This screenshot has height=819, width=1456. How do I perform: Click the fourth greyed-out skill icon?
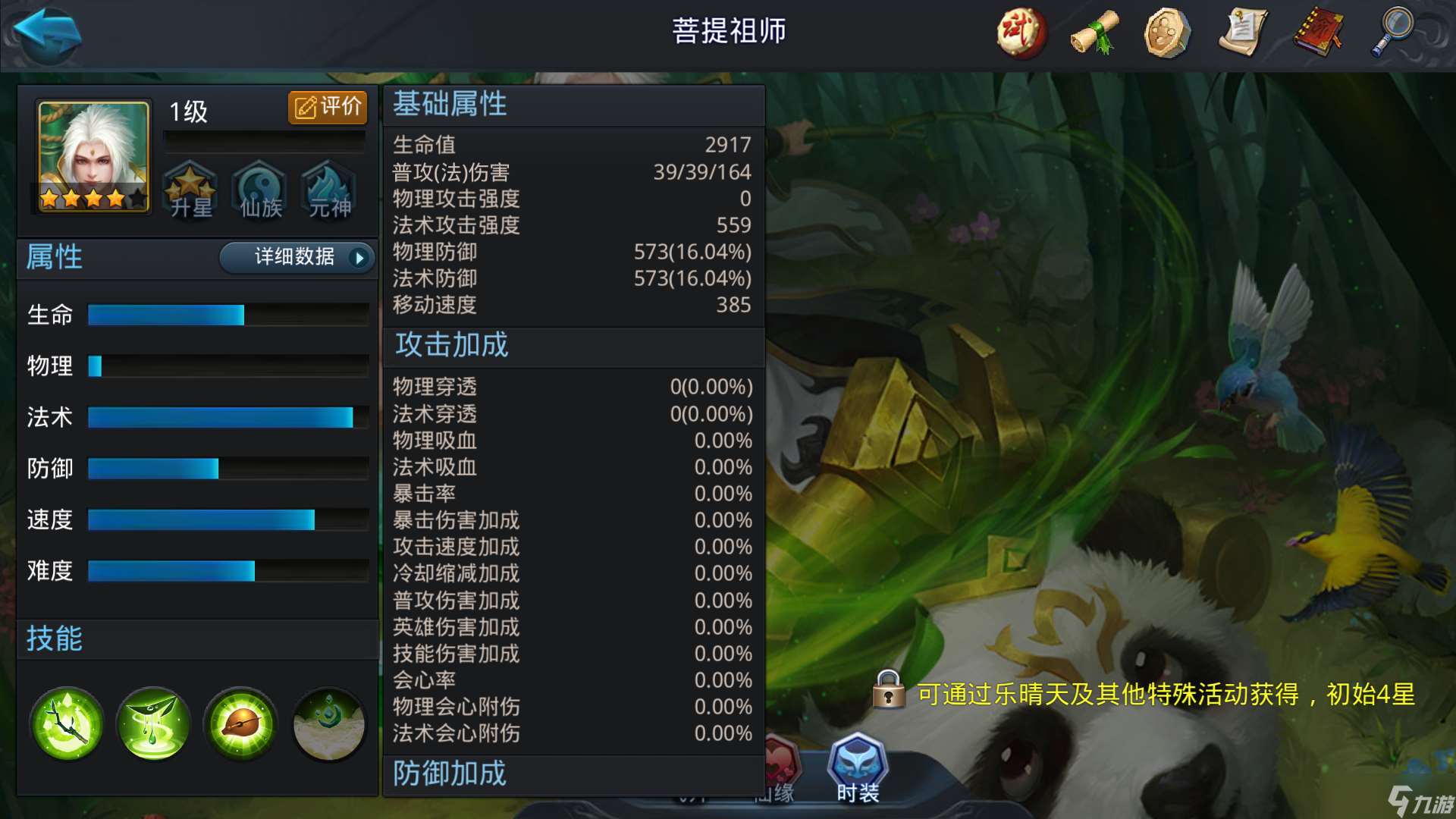click(x=328, y=724)
